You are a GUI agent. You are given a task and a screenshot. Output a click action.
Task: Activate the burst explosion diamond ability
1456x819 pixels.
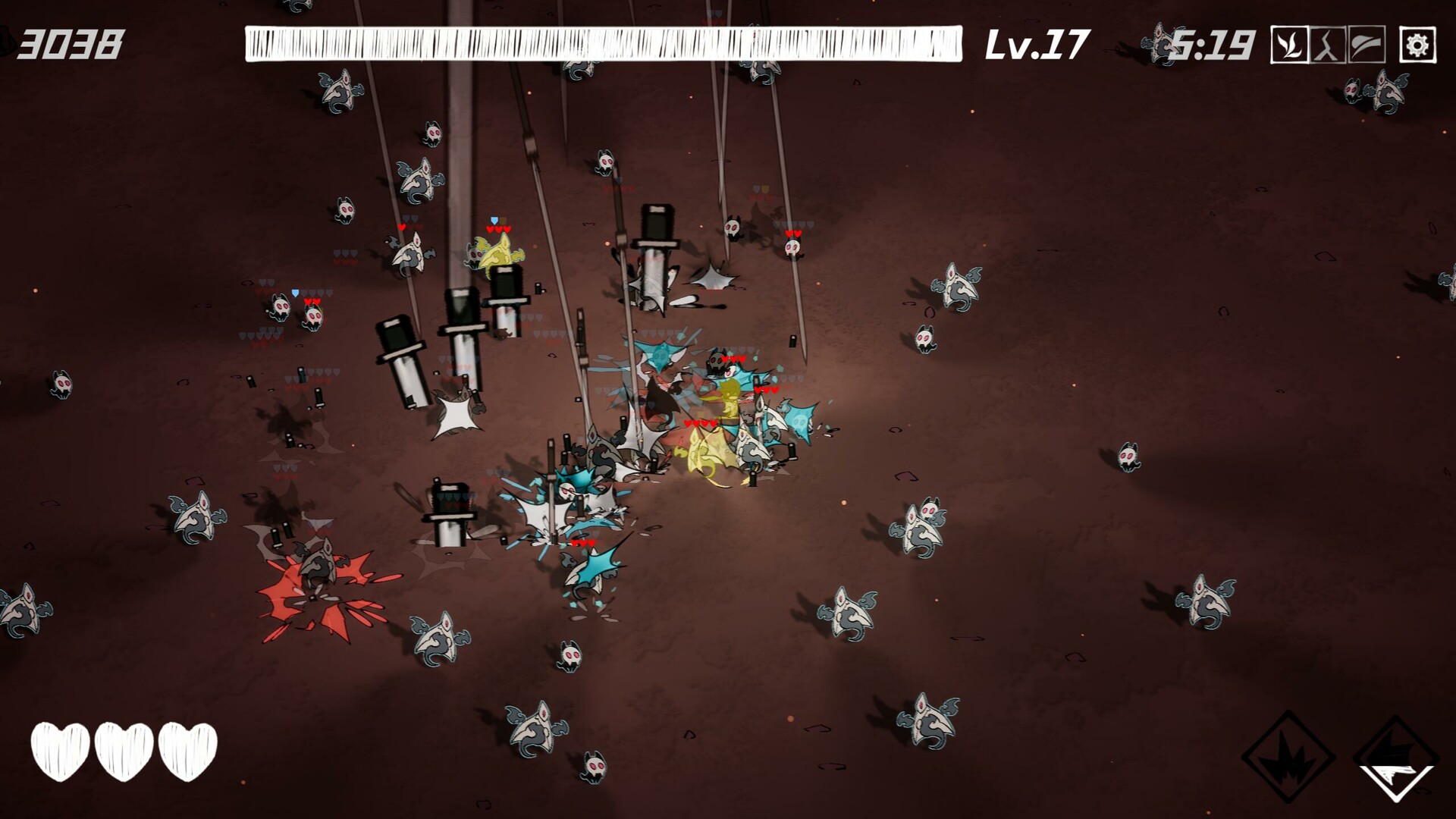tap(1288, 757)
